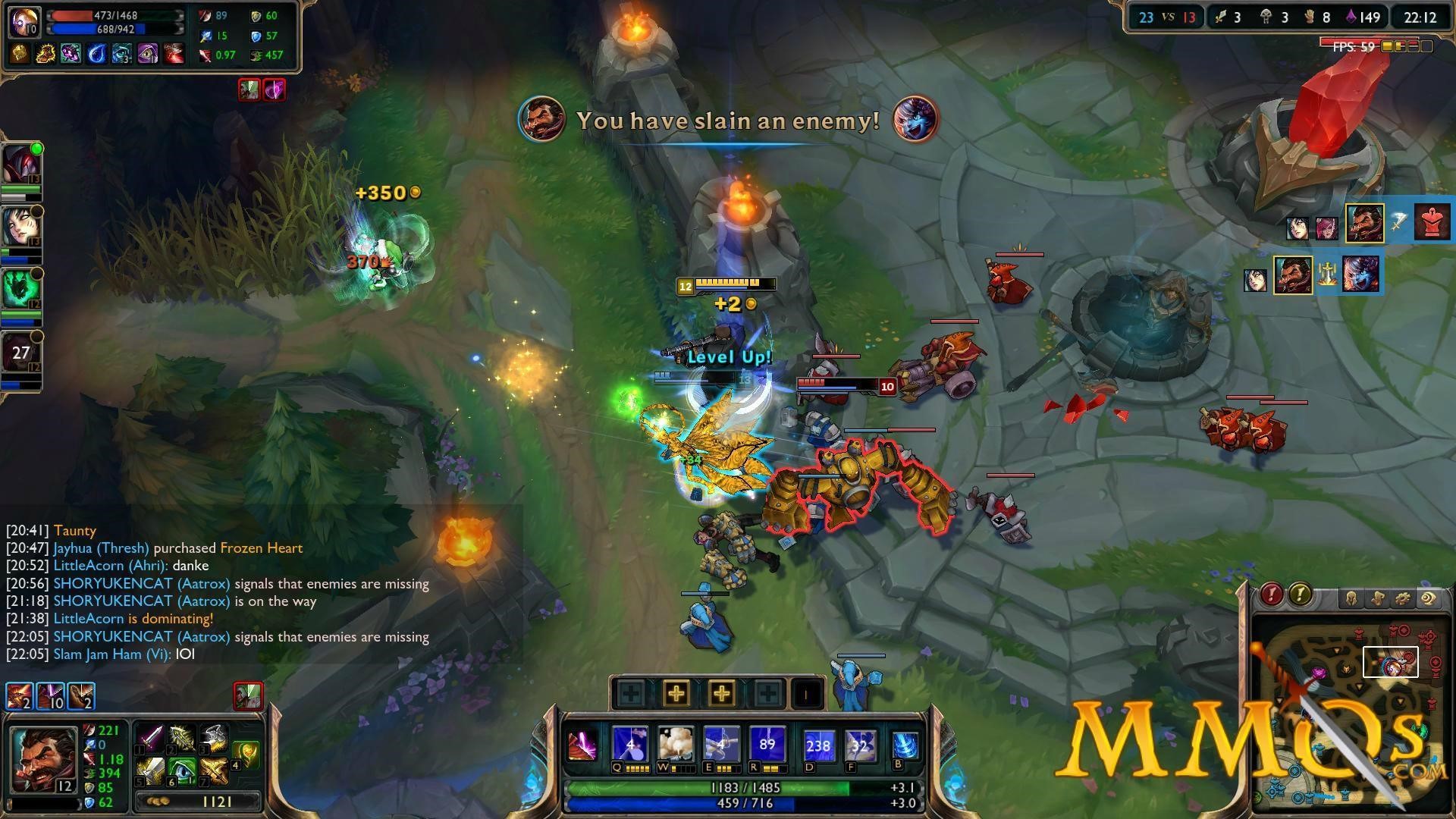Open the scoreboard via the 23 vs 13 score
This screenshot has height=819, width=1456.
(1166, 17)
